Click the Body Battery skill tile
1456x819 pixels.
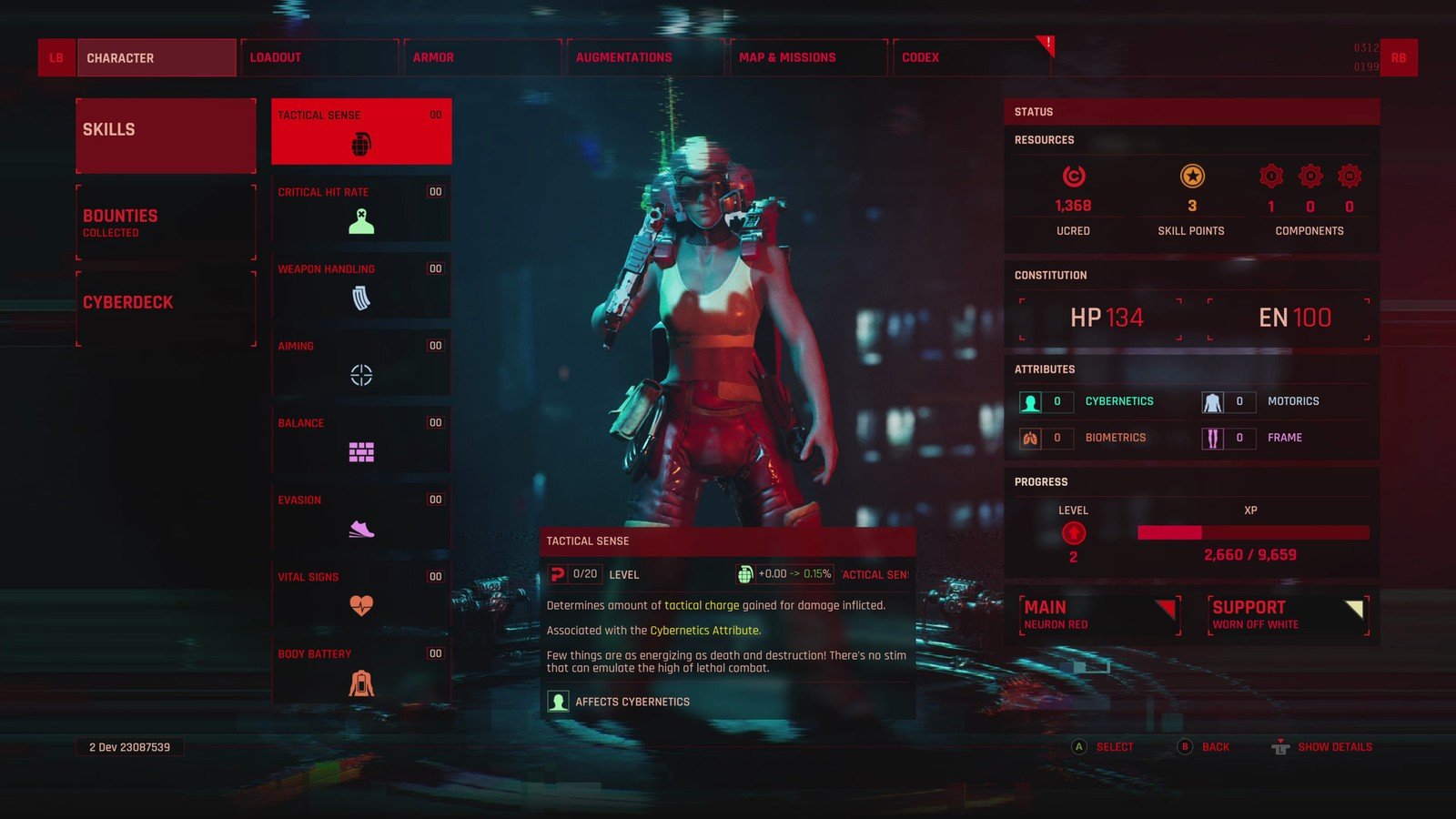coord(361,672)
